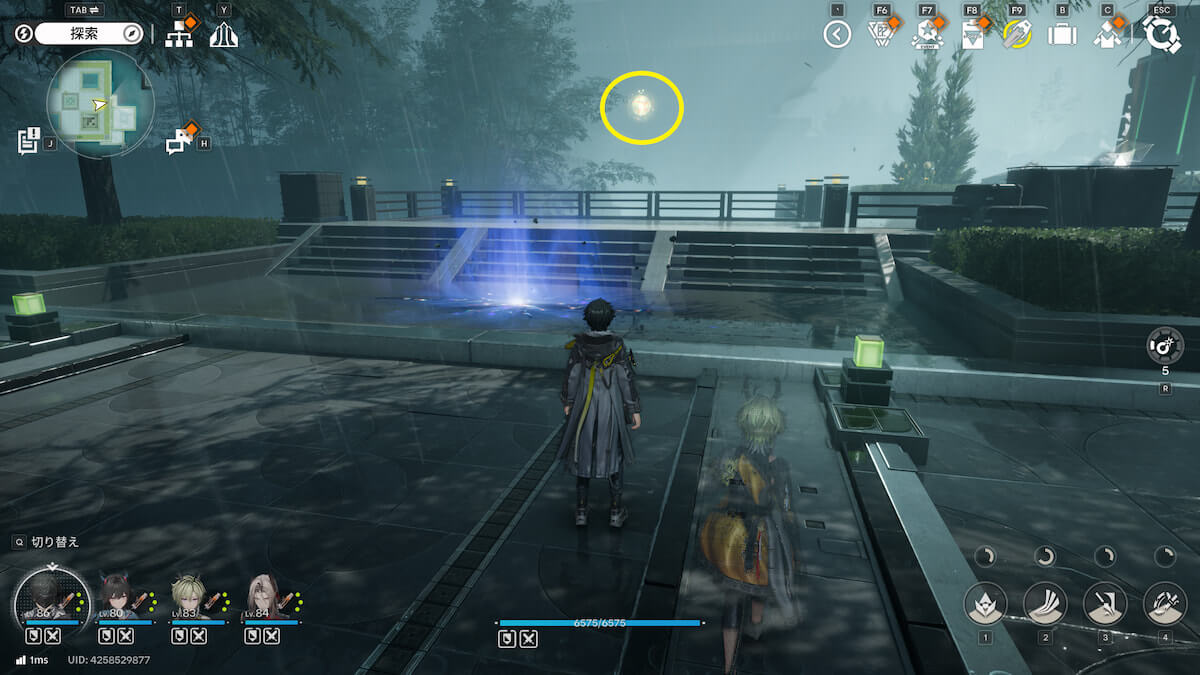The height and width of the screenshot is (675, 1200).
Task: Open the quest log document icon
Action: coord(28,140)
